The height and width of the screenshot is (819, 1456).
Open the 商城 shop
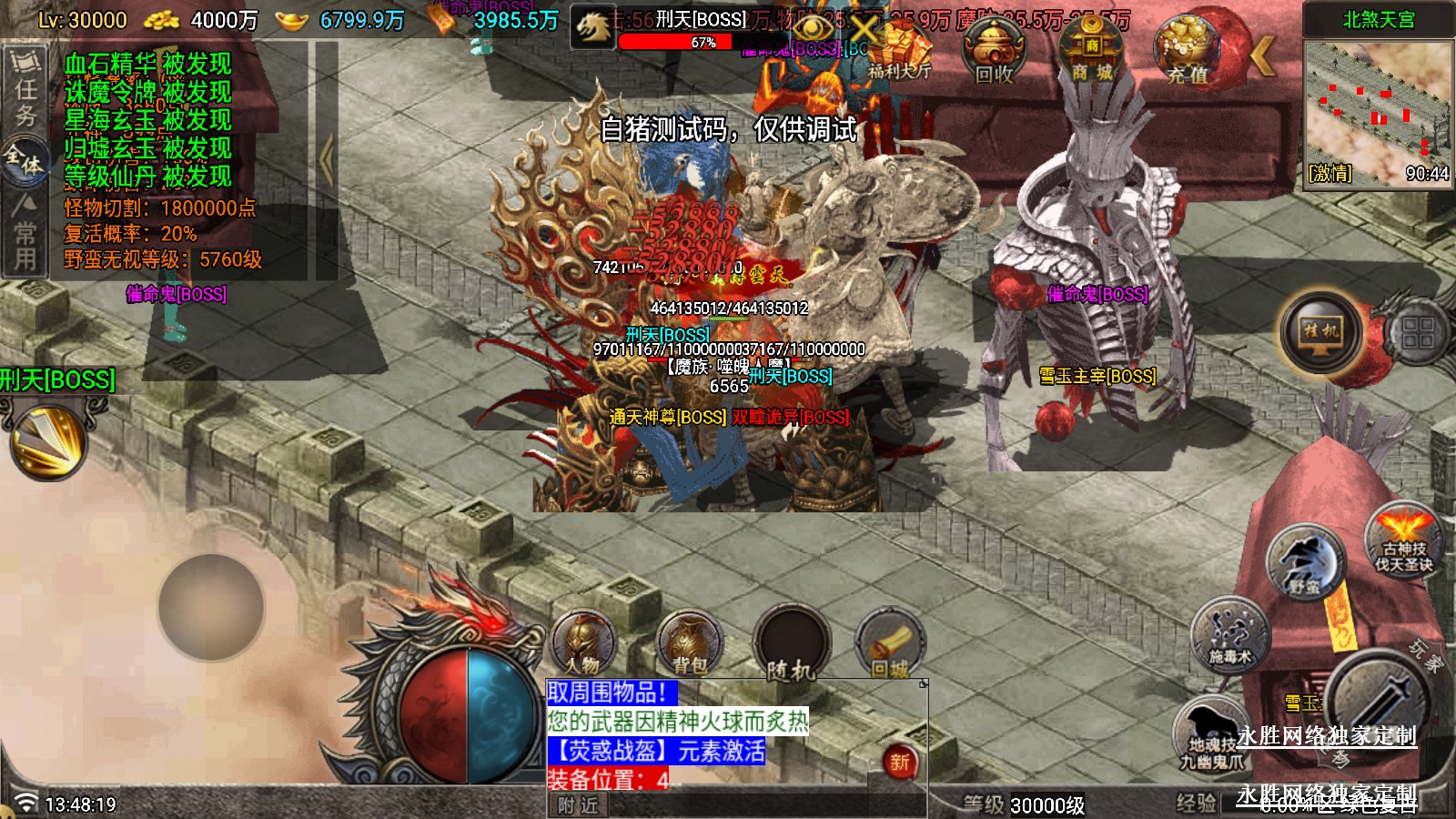1091,53
